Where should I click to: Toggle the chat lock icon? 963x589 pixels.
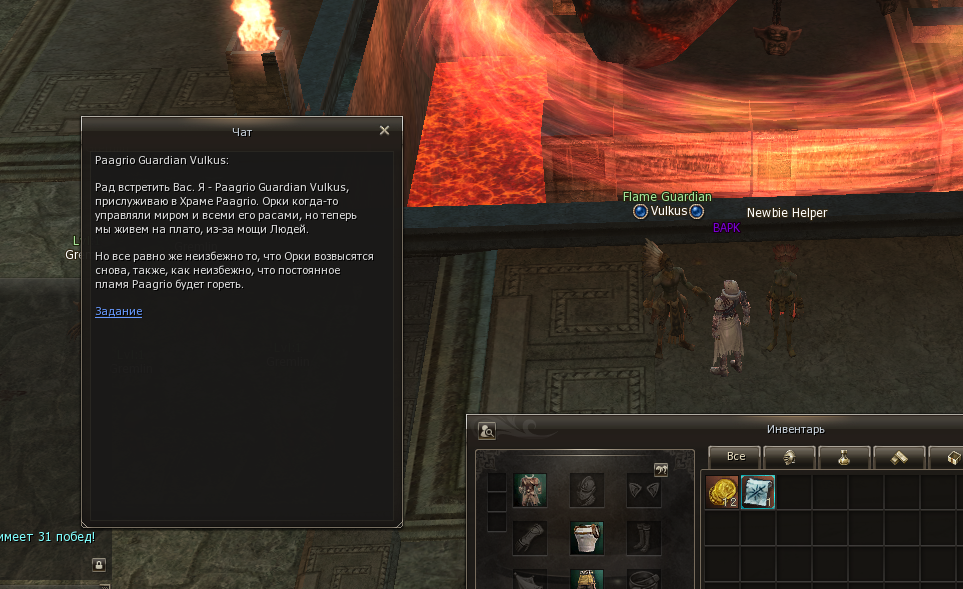coord(99,564)
